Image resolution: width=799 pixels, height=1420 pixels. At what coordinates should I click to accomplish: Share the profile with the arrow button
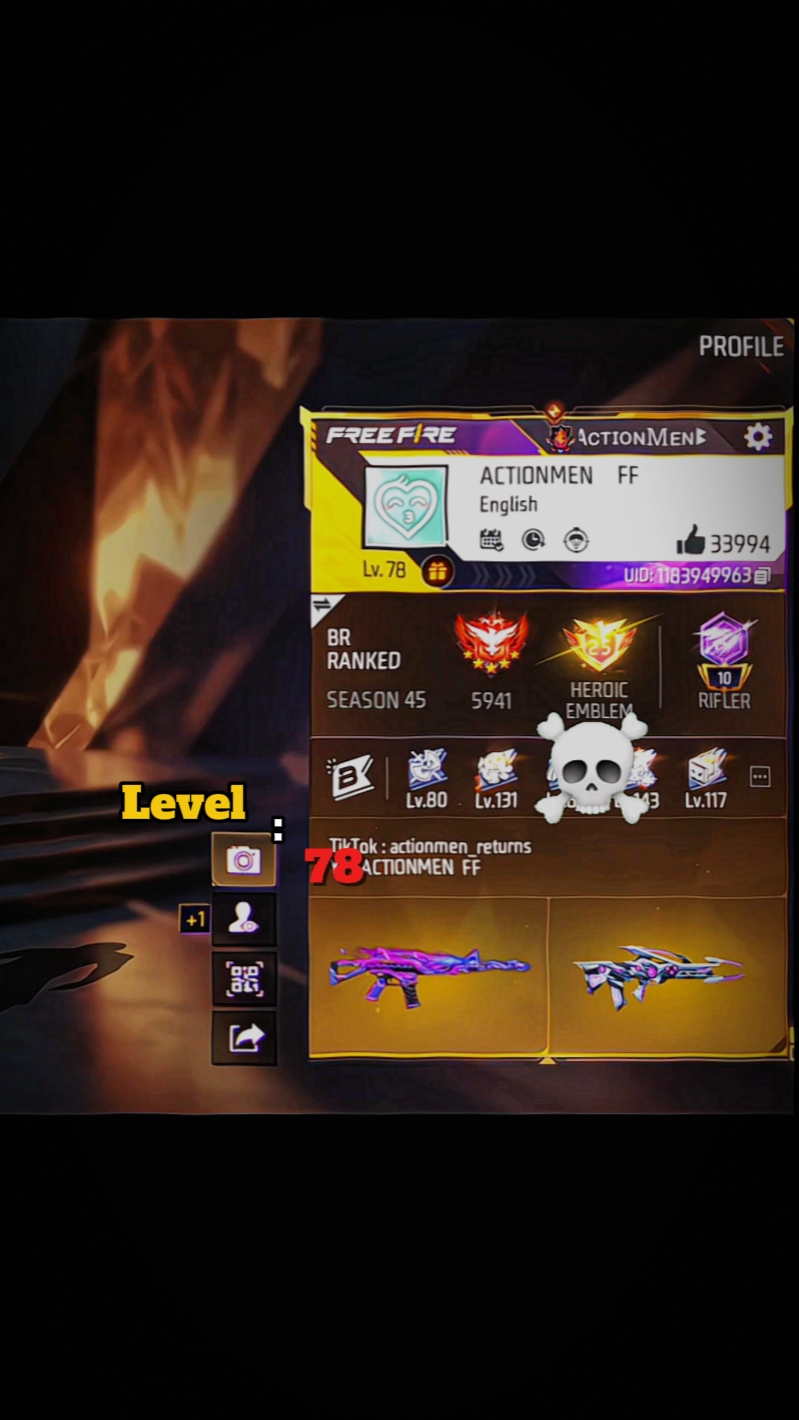click(244, 1038)
